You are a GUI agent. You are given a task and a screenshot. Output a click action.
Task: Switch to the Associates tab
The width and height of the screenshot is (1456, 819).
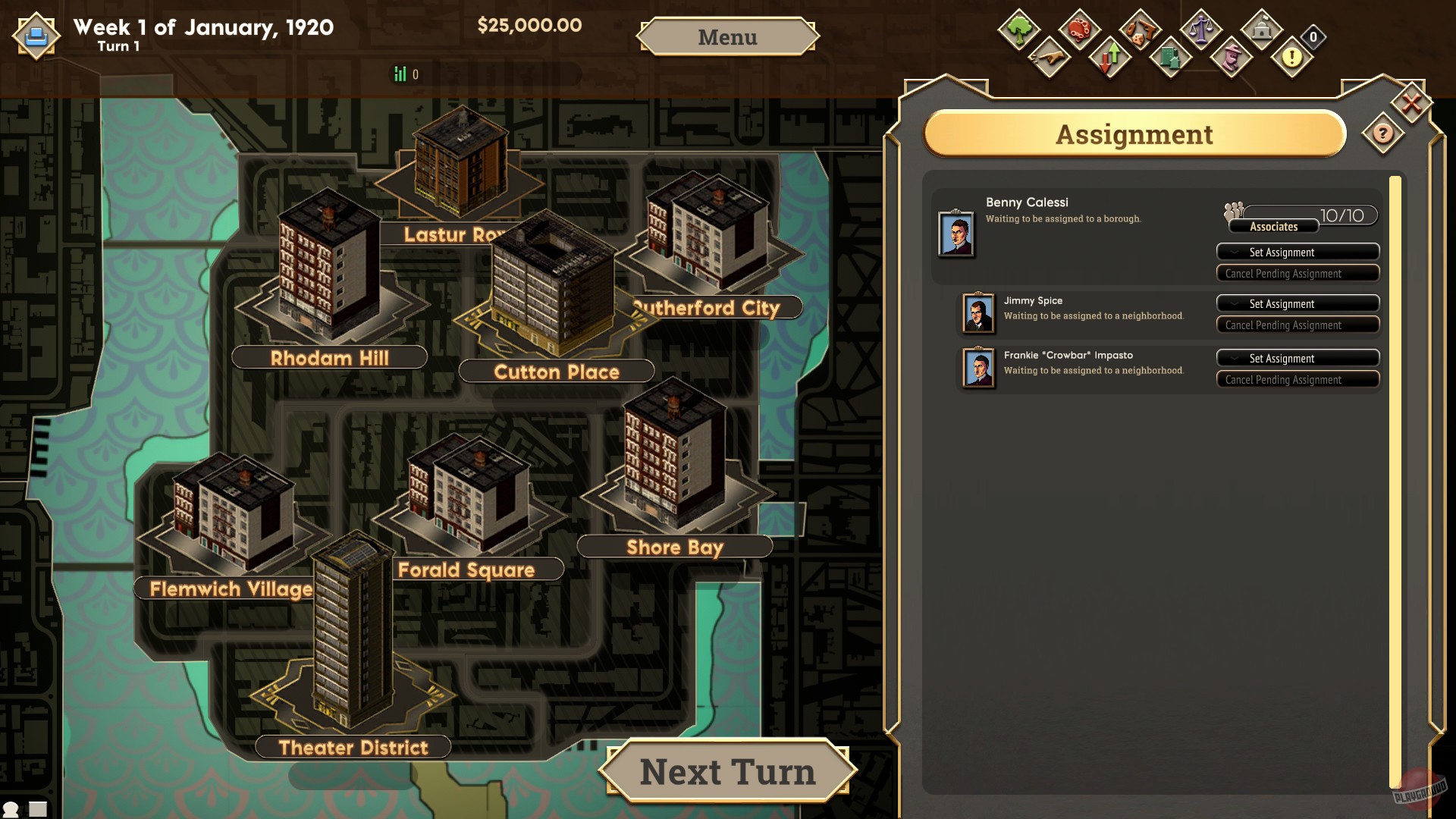click(1275, 226)
